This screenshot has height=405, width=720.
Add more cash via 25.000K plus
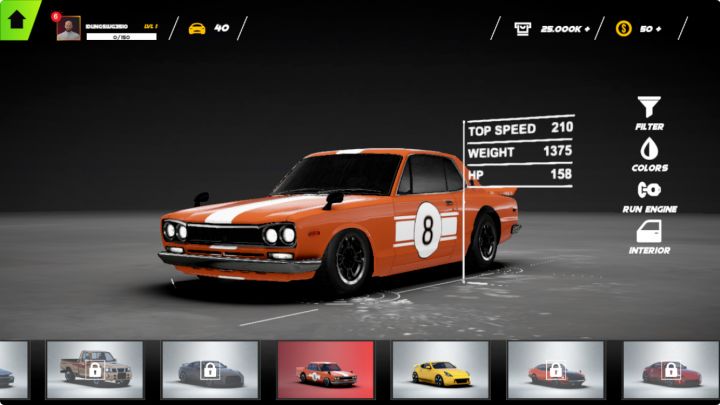[x=552, y=29]
